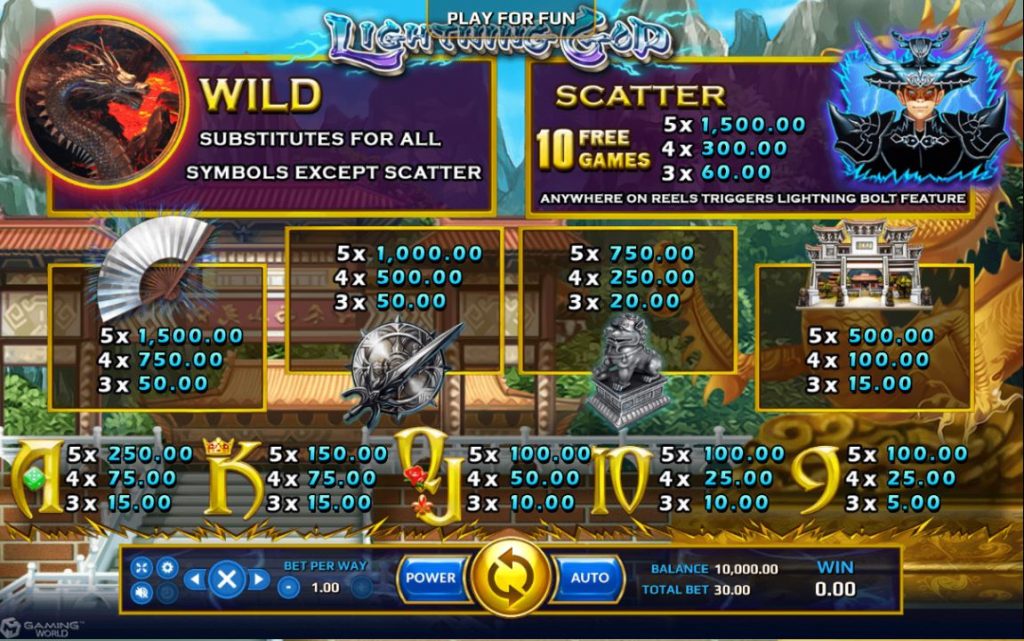The width and height of the screenshot is (1024, 641).
Task: Click the Play For Fun banner
Action: click(510, 18)
